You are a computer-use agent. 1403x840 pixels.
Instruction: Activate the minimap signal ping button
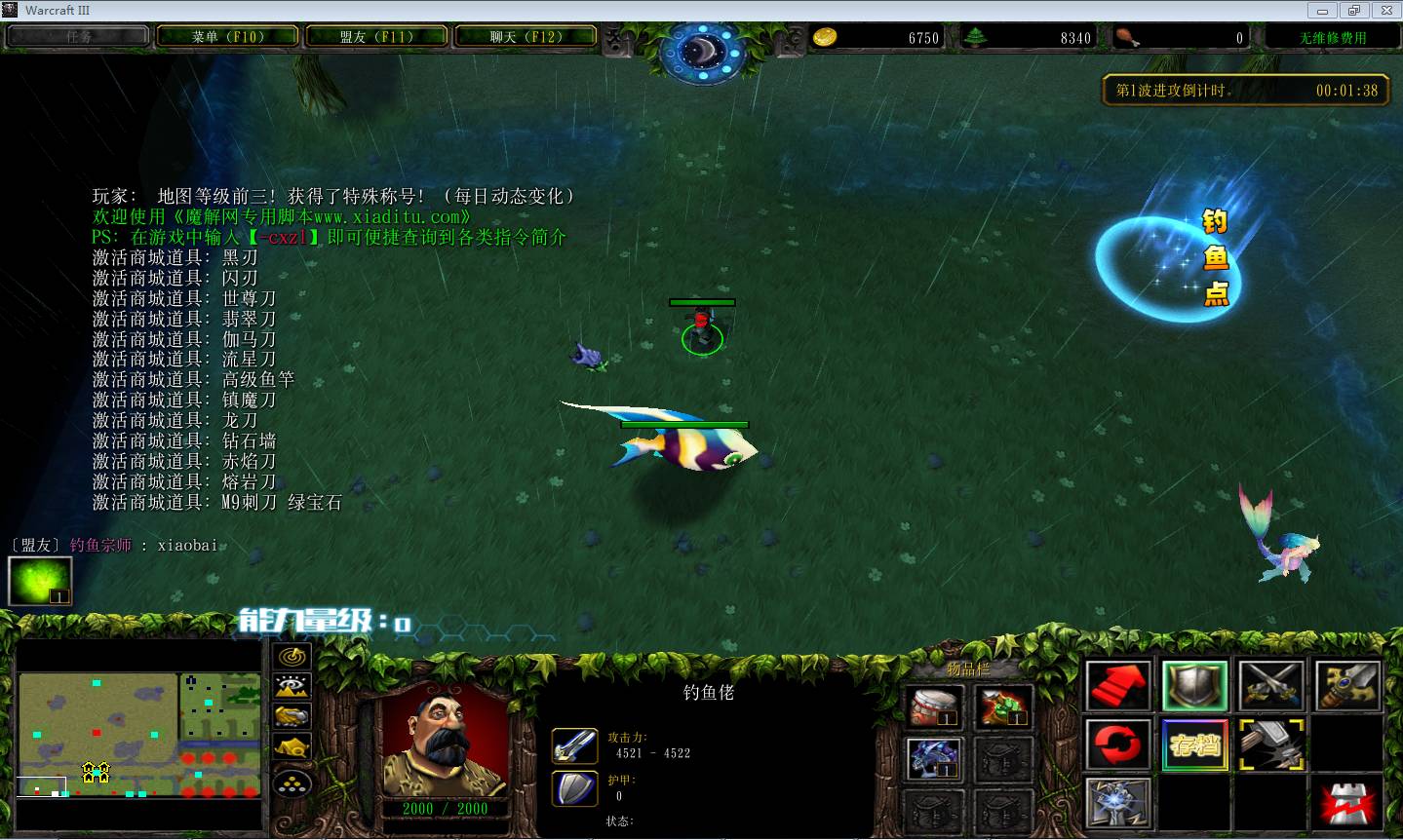point(292,657)
